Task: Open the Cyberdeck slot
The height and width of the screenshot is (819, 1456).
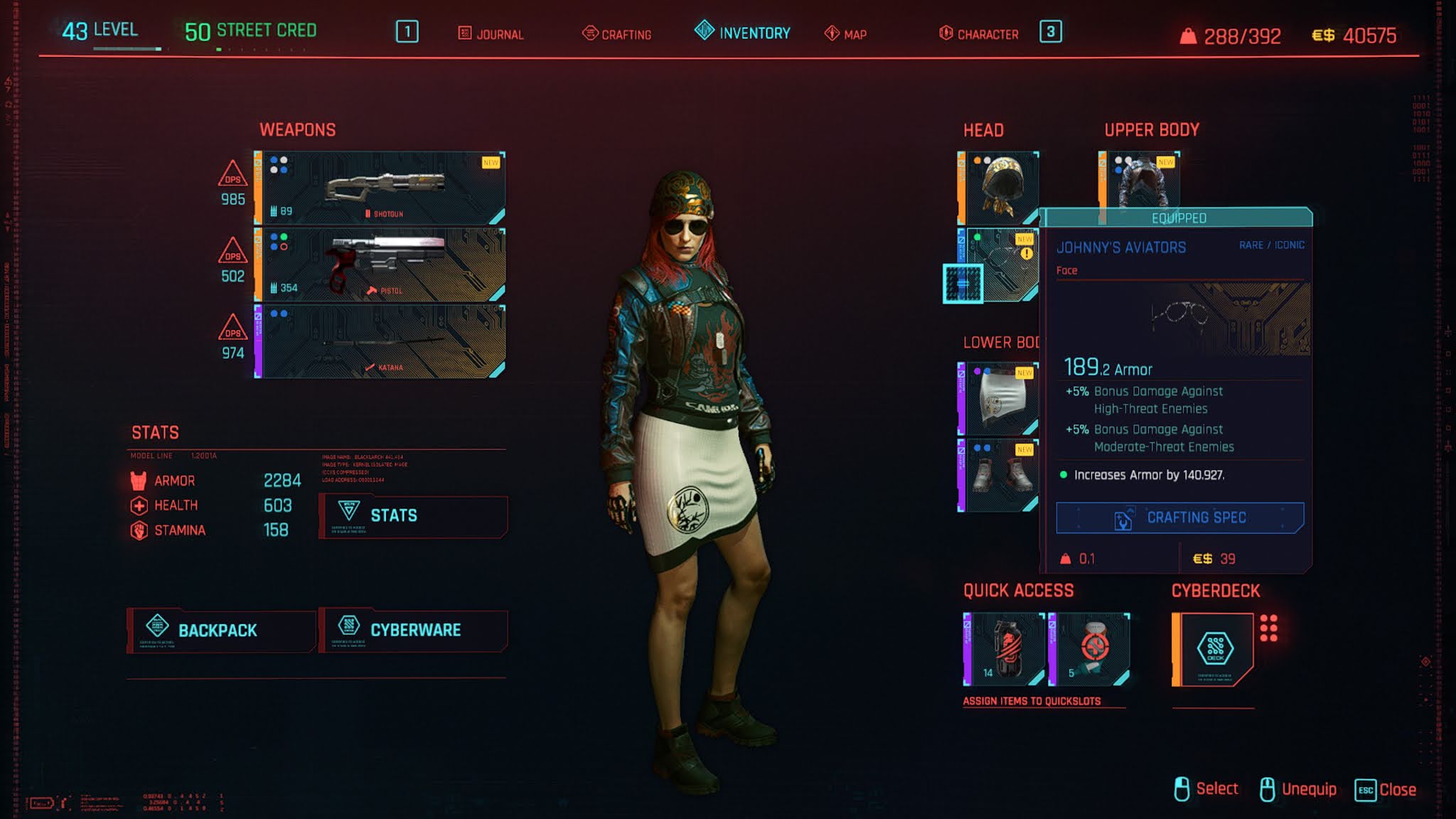Action: click(1214, 649)
